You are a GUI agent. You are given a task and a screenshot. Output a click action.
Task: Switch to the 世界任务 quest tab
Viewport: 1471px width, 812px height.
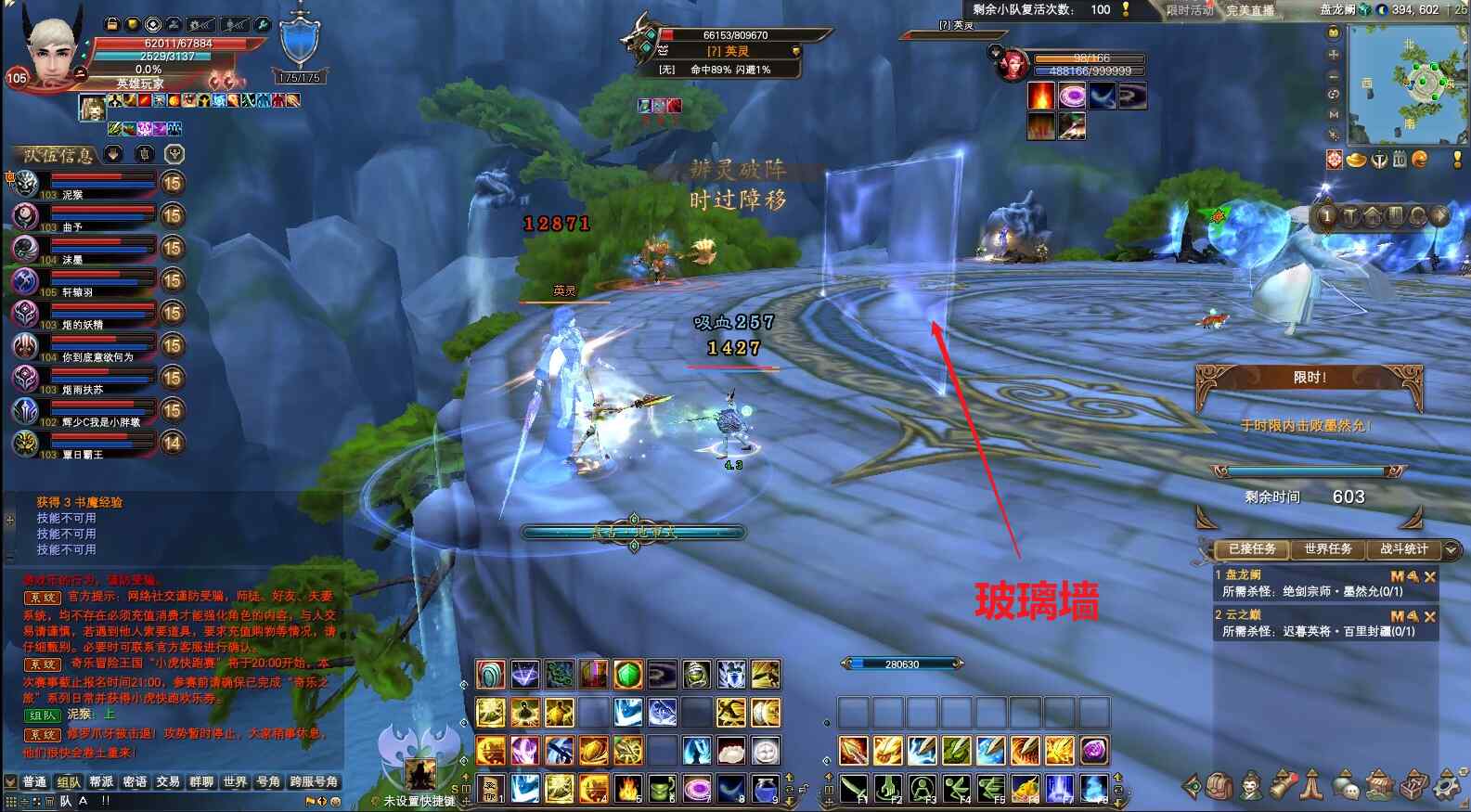click(x=1328, y=549)
